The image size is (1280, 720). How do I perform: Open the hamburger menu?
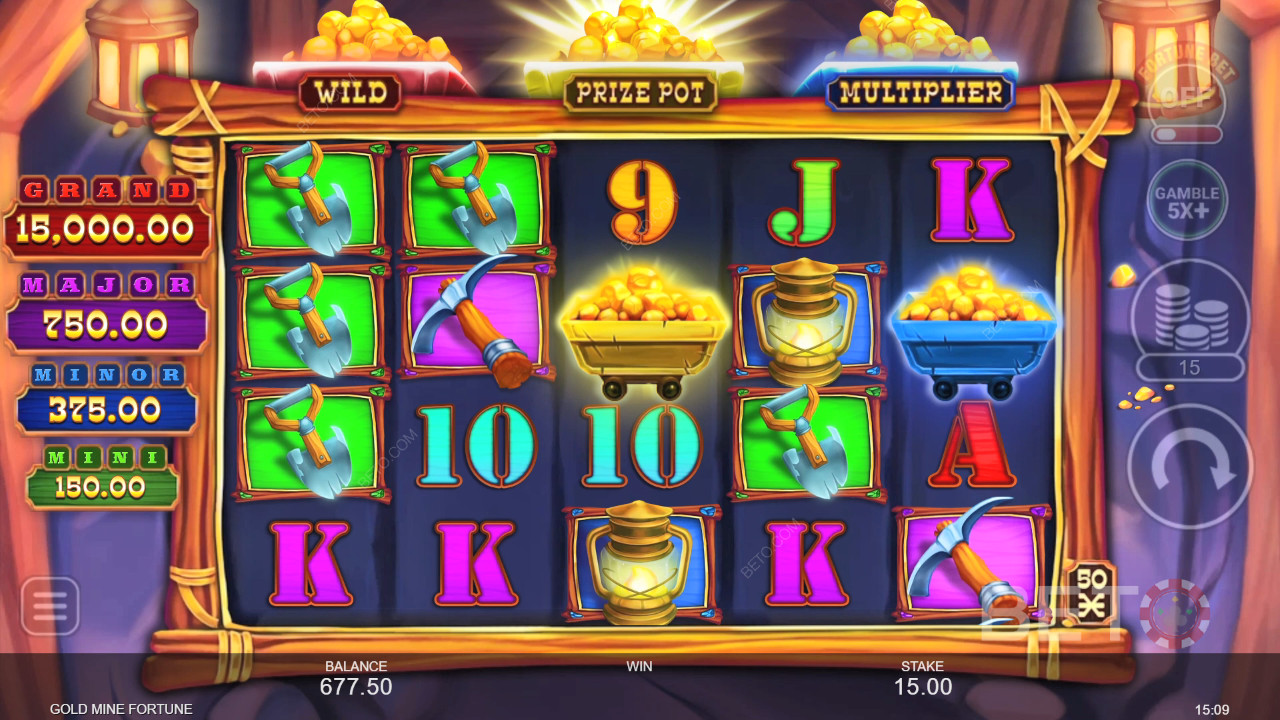49,606
